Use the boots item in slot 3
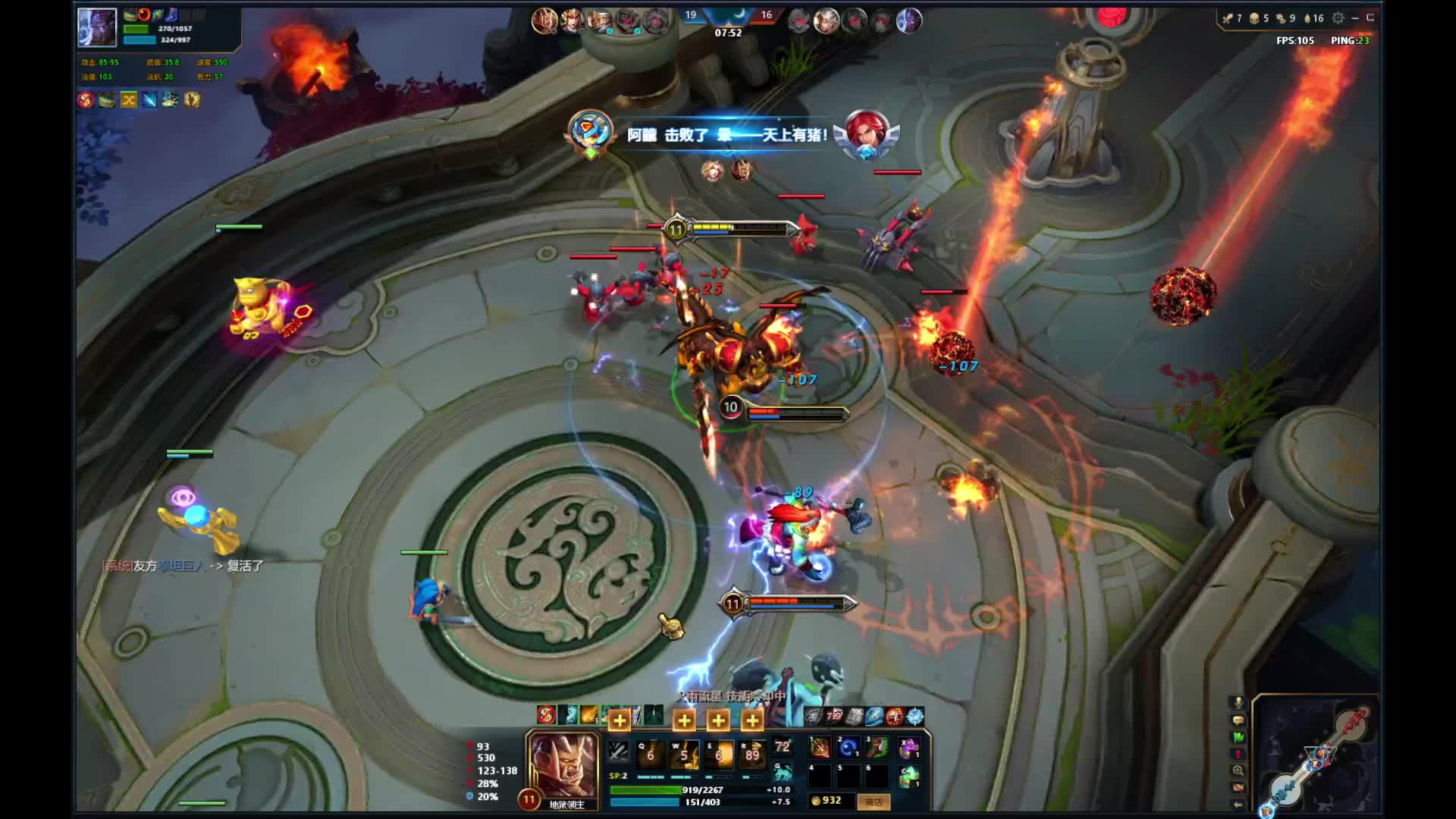Screen dimensions: 1456x819 click(877, 748)
